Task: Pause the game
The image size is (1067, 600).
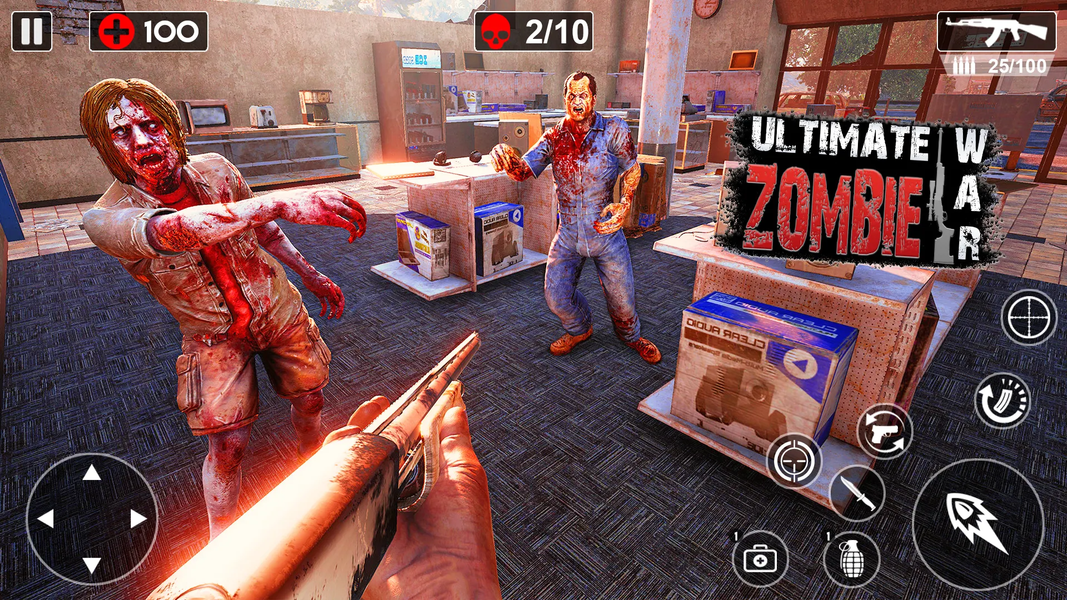Action: tap(32, 31)
